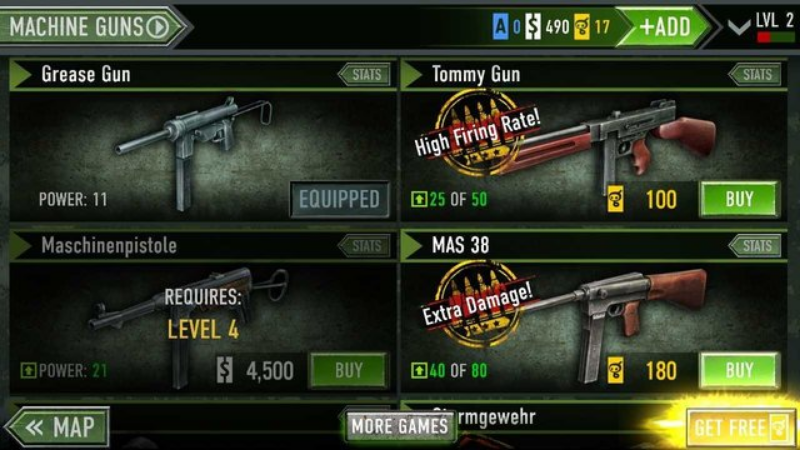Select the Grease Gun weapon image

(190, 145)
